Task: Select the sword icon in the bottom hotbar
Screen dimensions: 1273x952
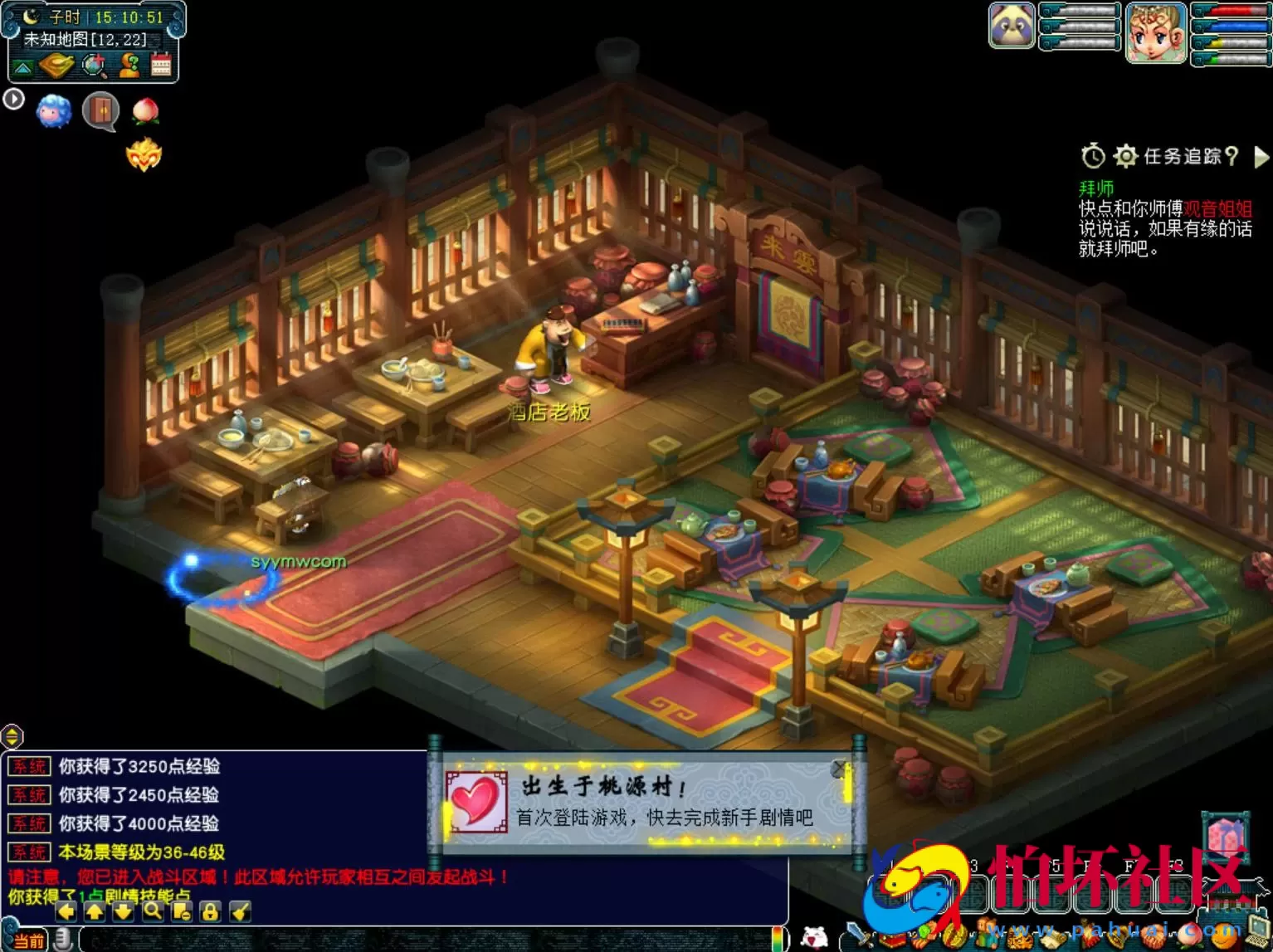Action: coord(858,932)
